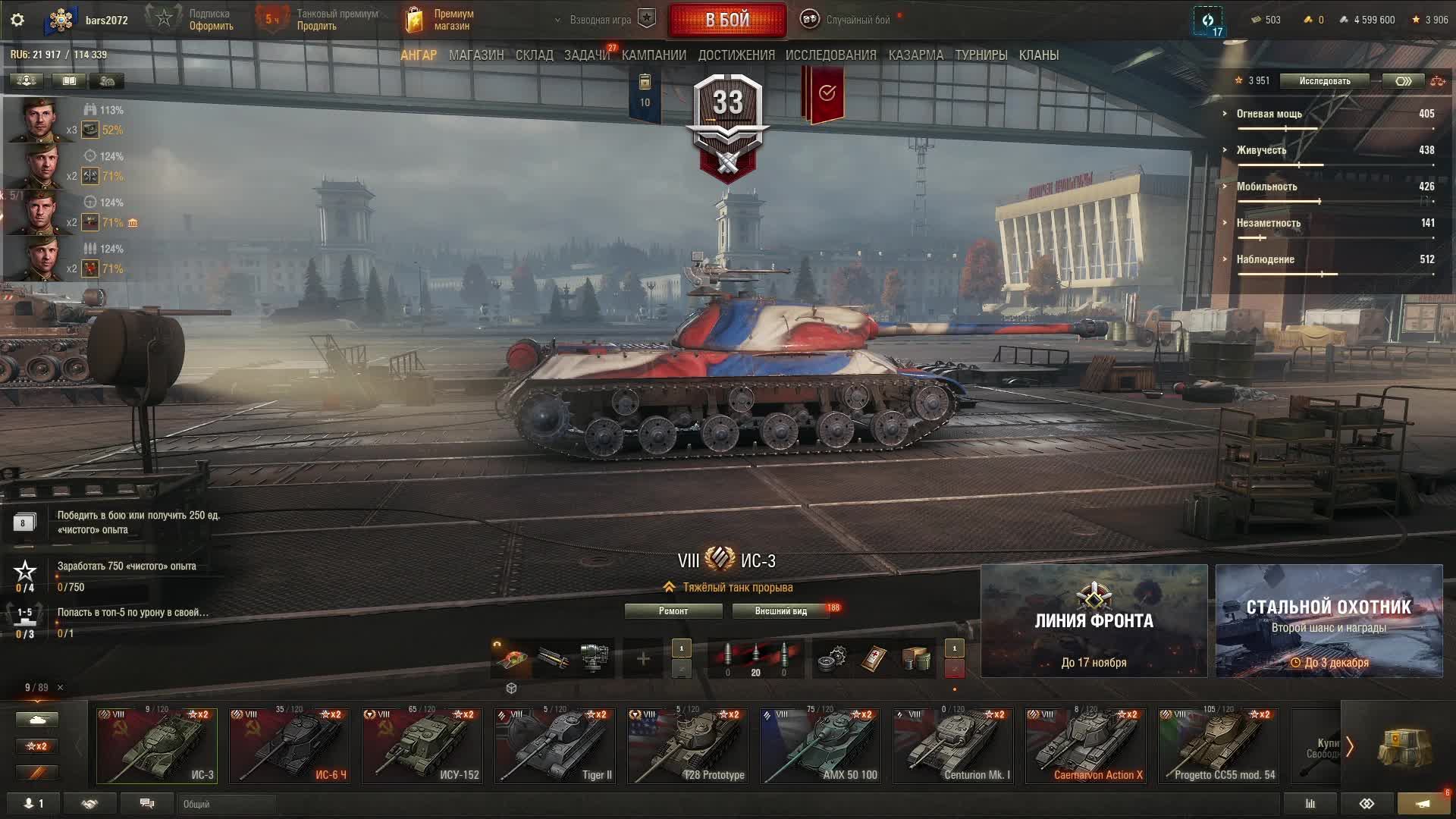
Task: Open the Стальной охотник event banner
Action: 1329,621
